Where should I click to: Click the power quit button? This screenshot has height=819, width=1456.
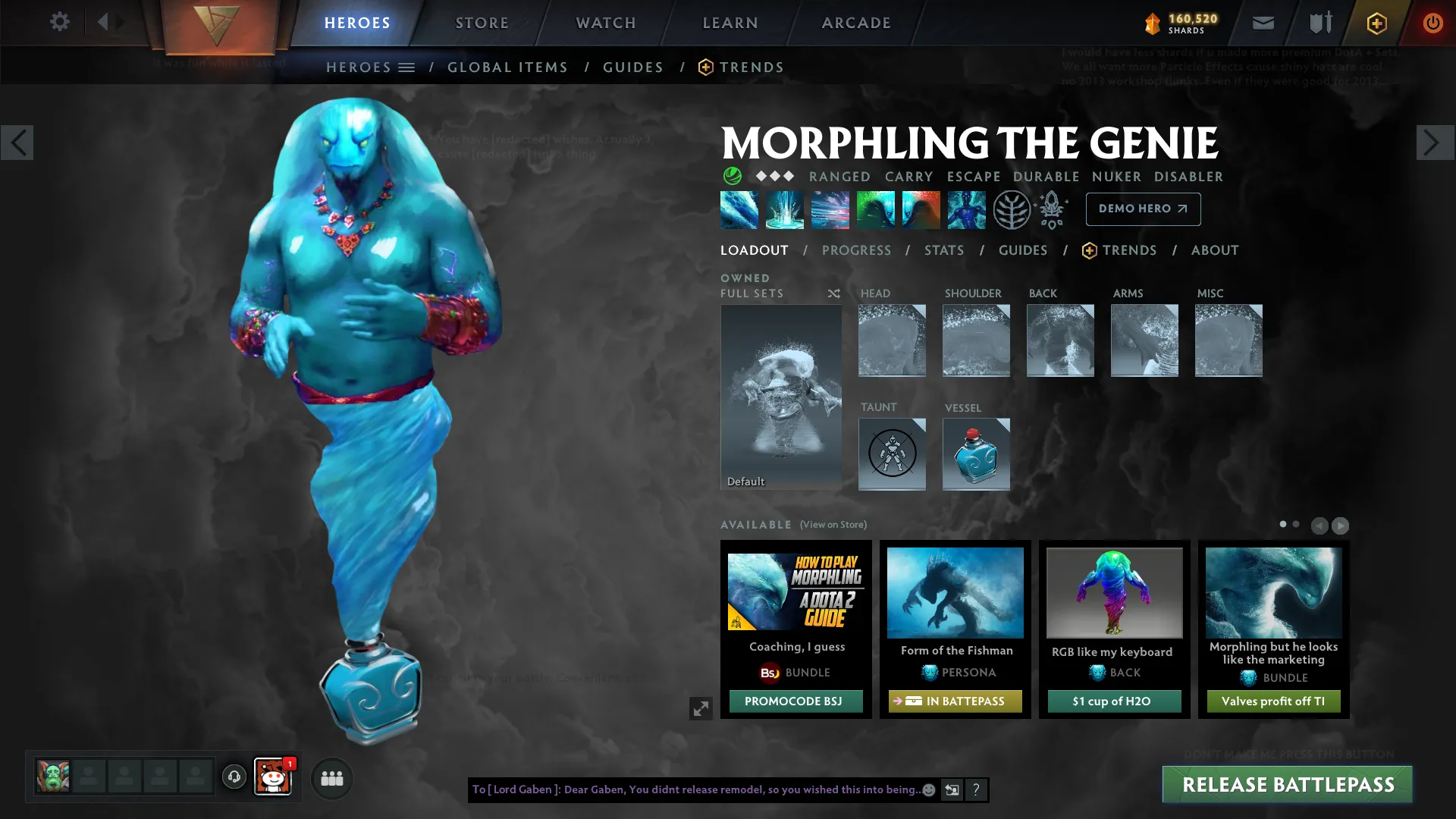1432,23
